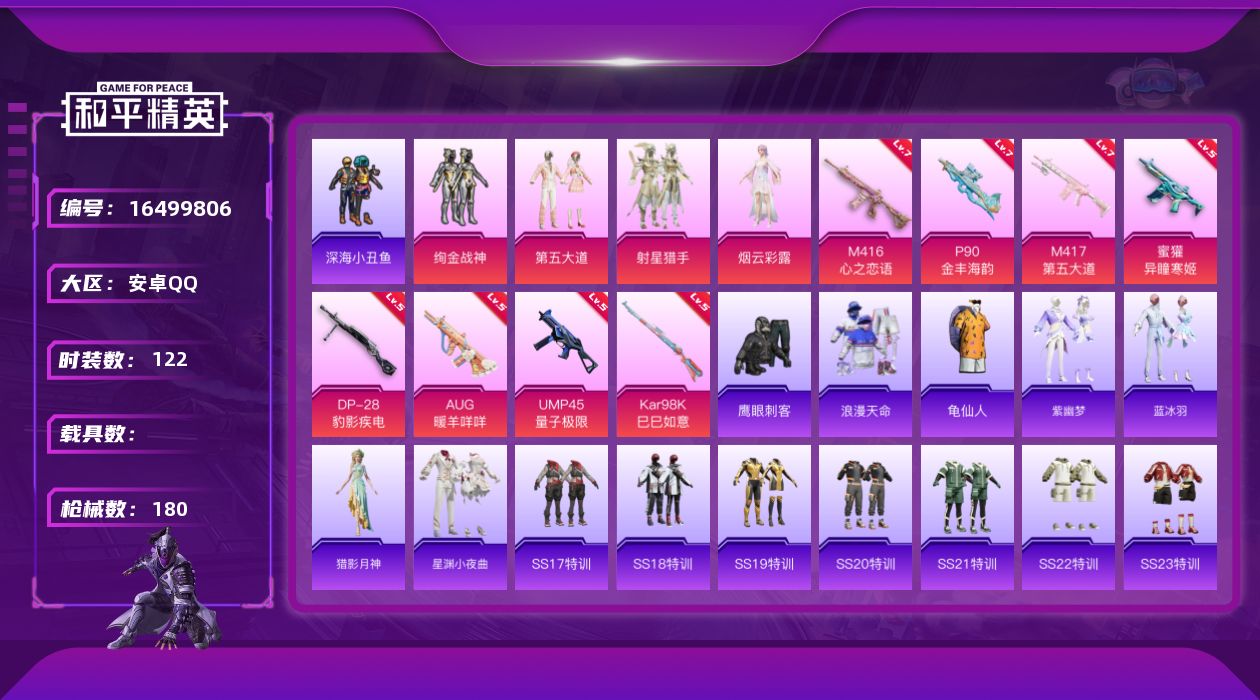Select the 浪漫天命 outfit card
The width and height of the screenshot is (1260, 700).
865,364
